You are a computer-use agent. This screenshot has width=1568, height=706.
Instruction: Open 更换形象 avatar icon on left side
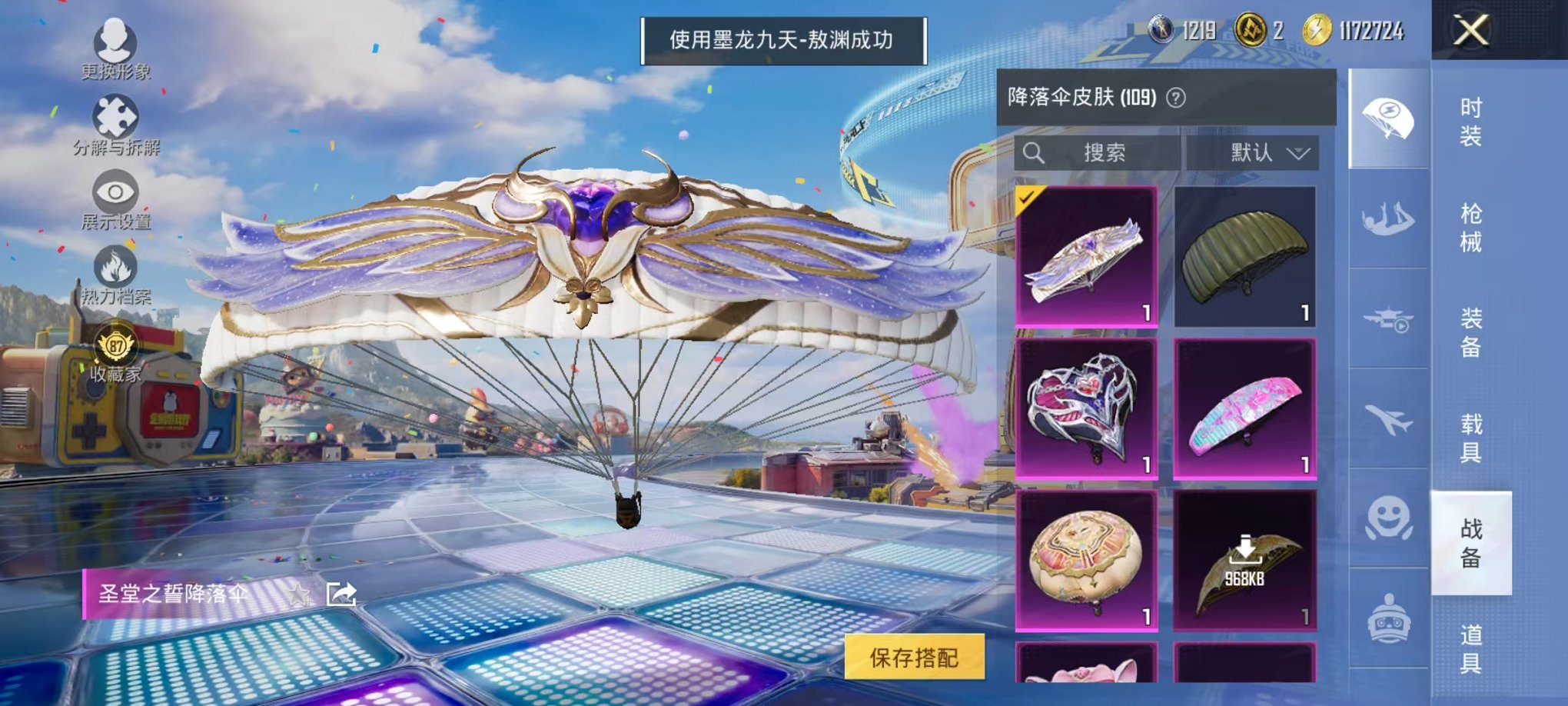[x=114, y=38]
